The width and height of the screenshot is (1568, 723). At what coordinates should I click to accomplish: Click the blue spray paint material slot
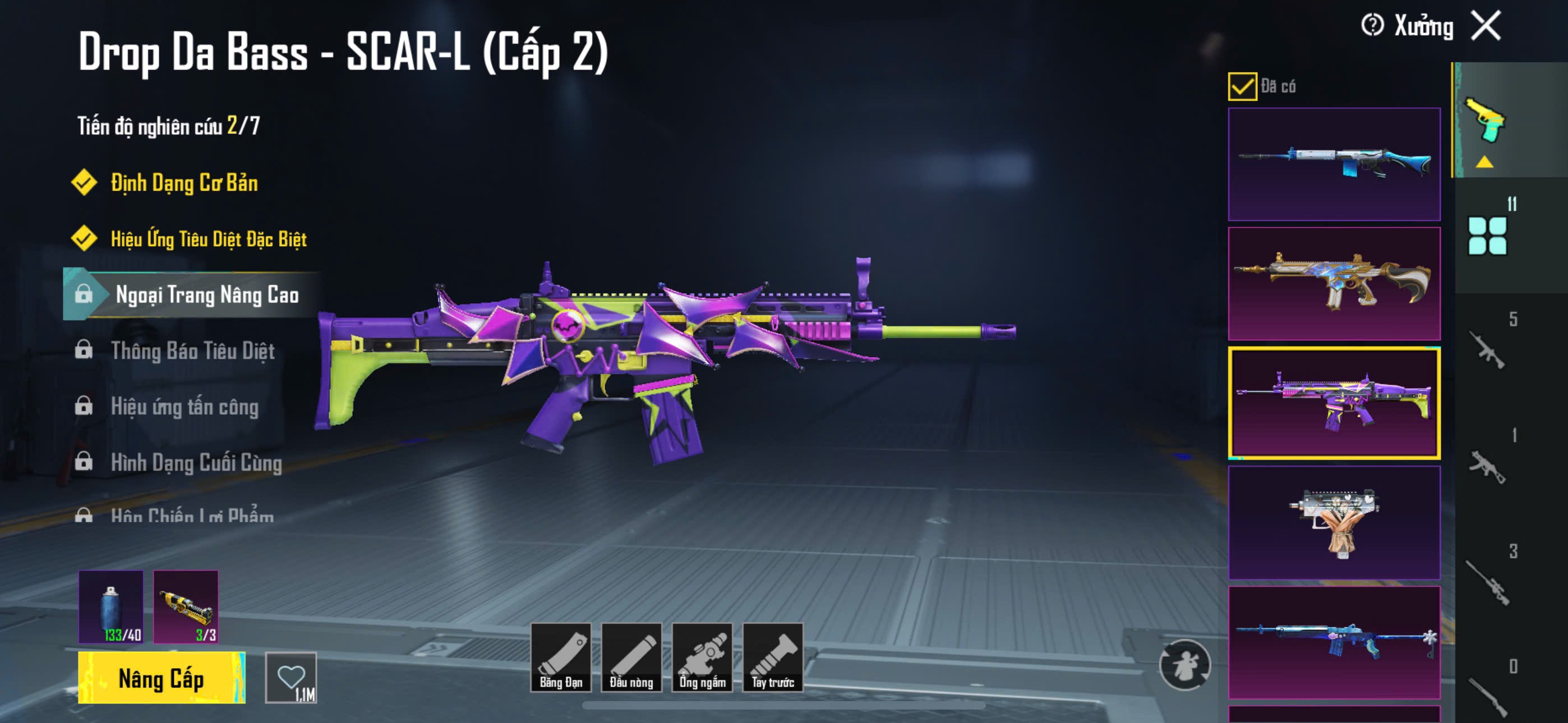111,606
